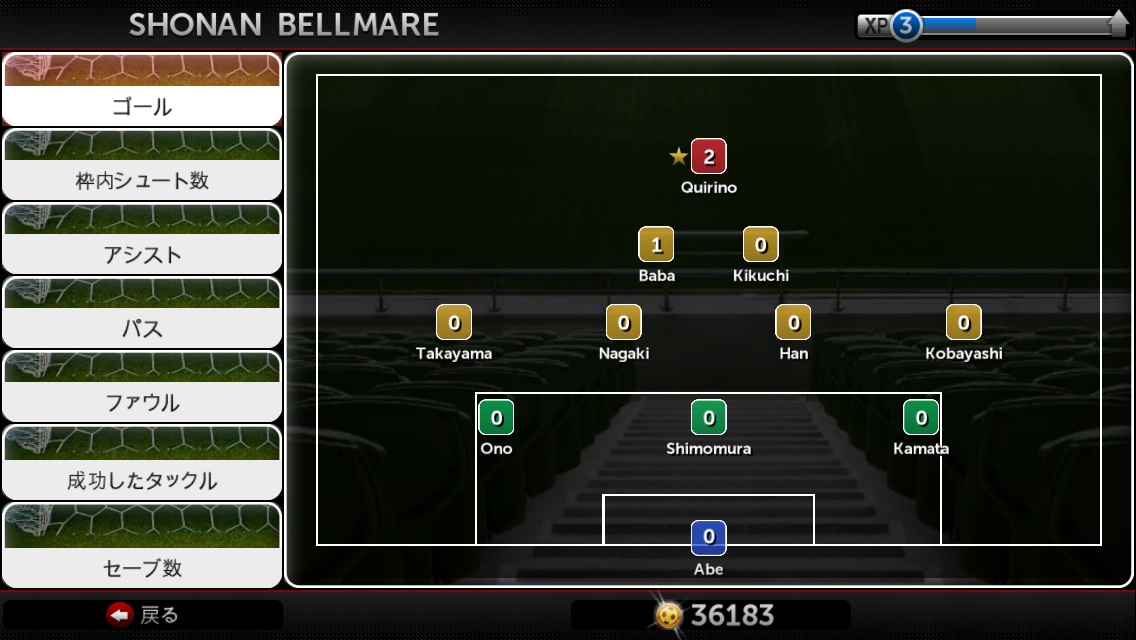This screenshot has width=1136, height=640.
Task: Select Shimomura's defender badge
Action: pyautogui.click(x=709, y=418)
